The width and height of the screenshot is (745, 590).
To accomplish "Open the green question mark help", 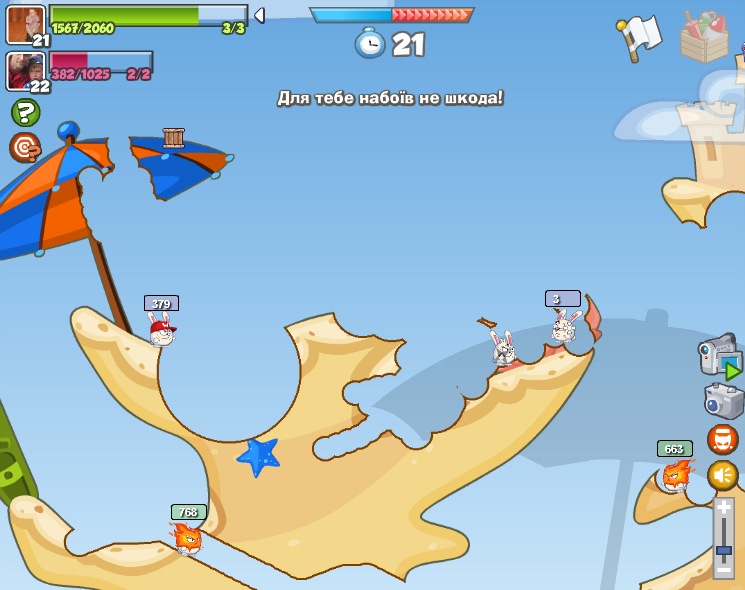I will point(25,112).
